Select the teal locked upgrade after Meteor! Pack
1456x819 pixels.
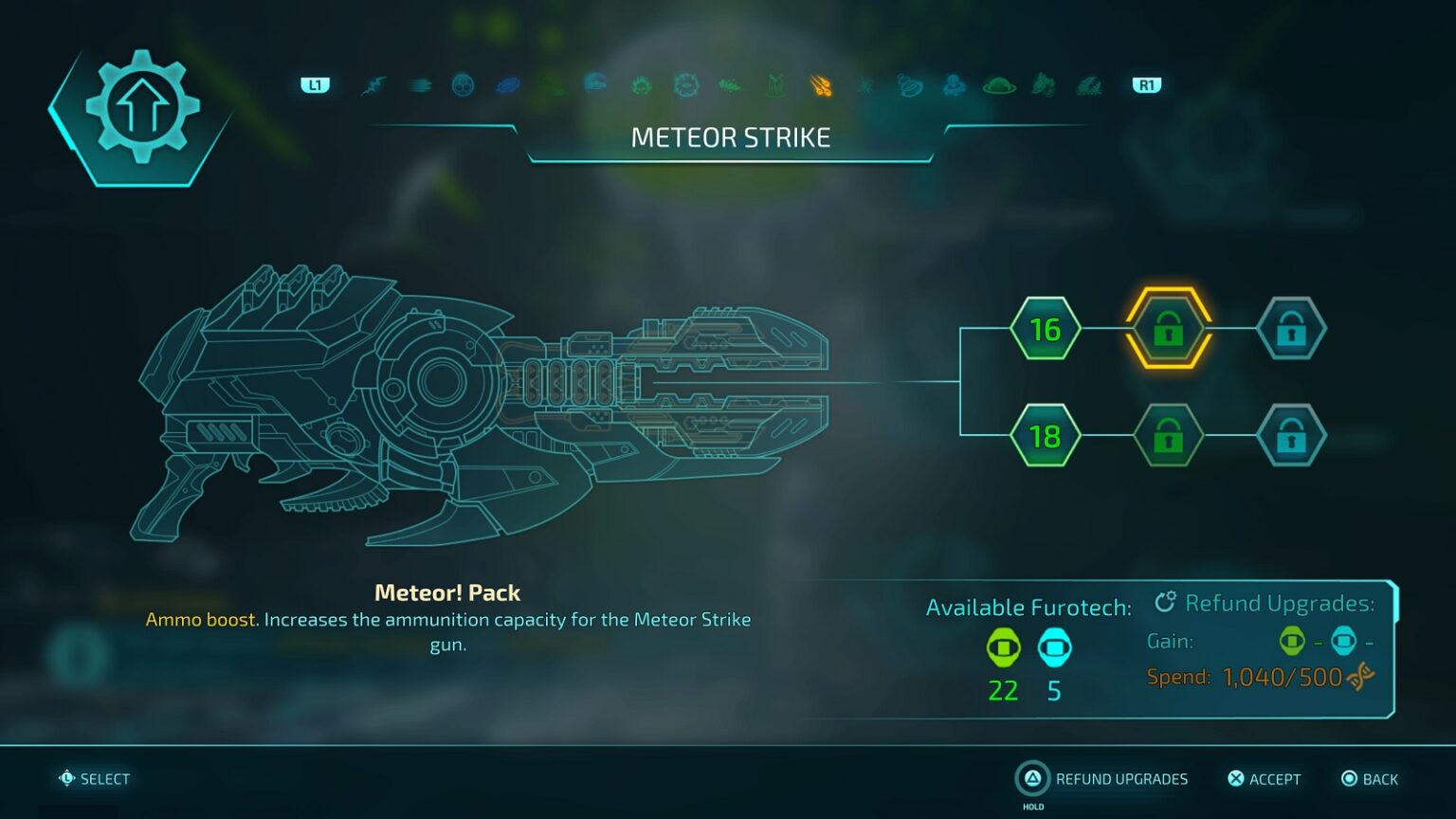[1291, 329]
